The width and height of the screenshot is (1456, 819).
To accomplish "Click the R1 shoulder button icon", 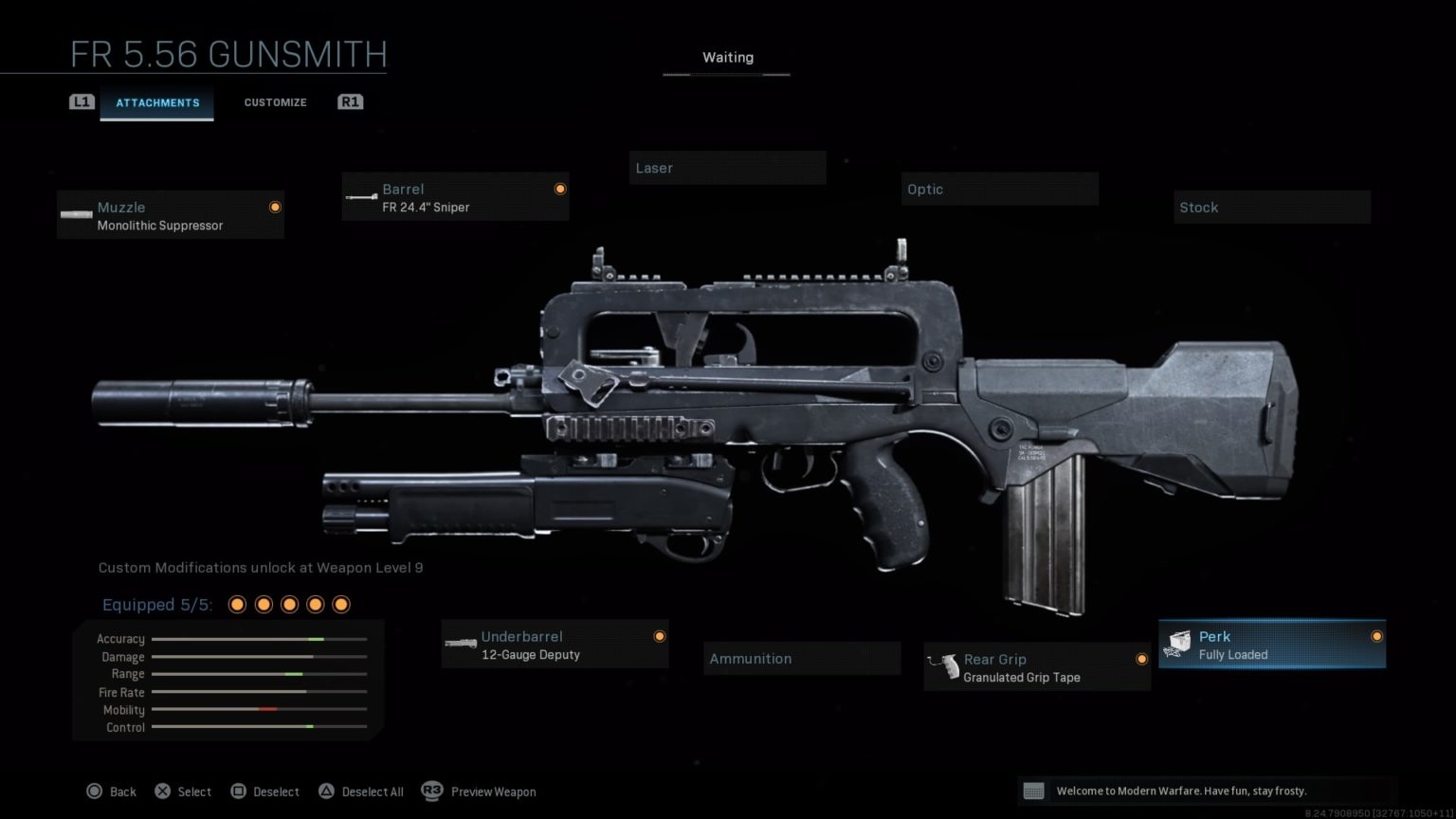I will (x=350, y=101).
